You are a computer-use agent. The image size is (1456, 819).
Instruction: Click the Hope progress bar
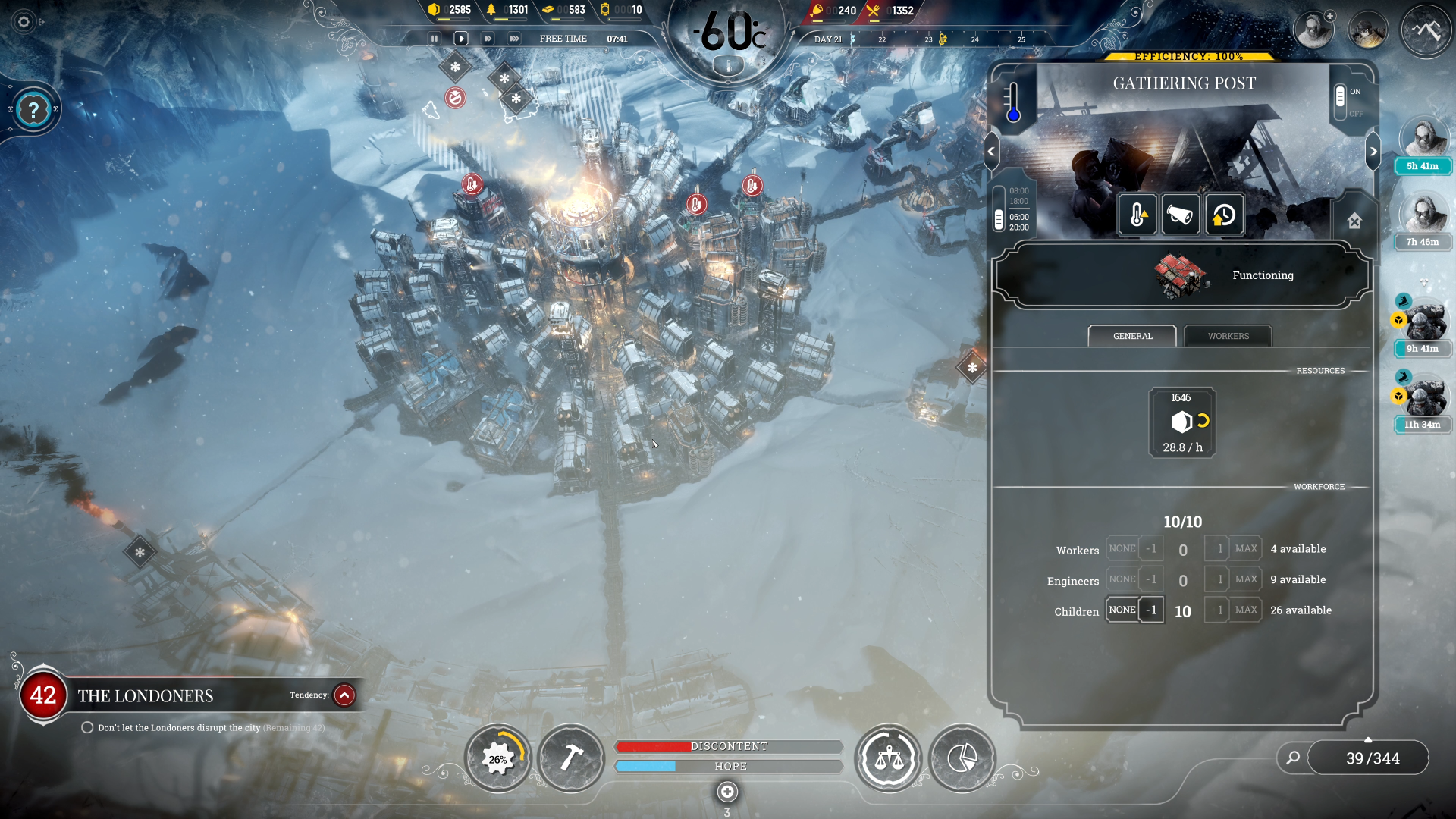(x=728, y=766)
